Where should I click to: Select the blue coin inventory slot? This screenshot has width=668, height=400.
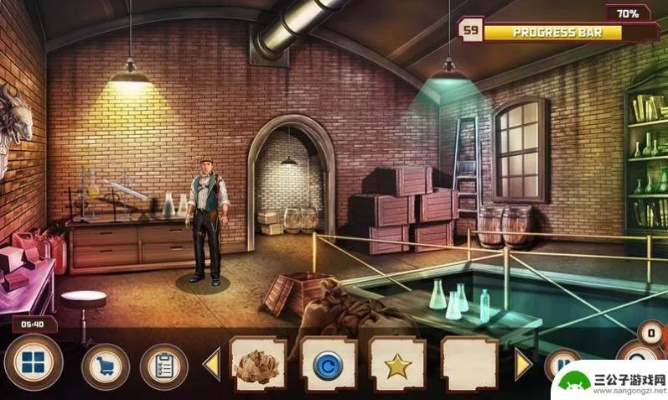coord(327,365)
